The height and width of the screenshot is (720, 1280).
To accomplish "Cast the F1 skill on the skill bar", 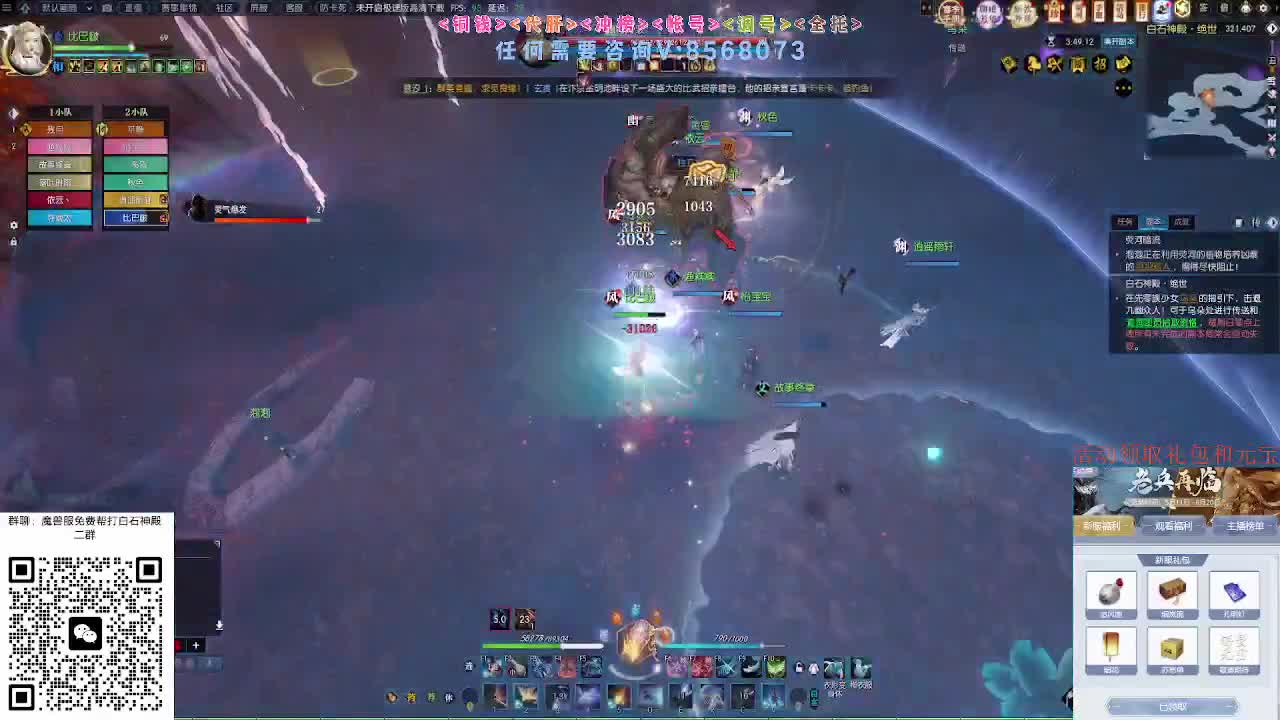I will (489, 667).
